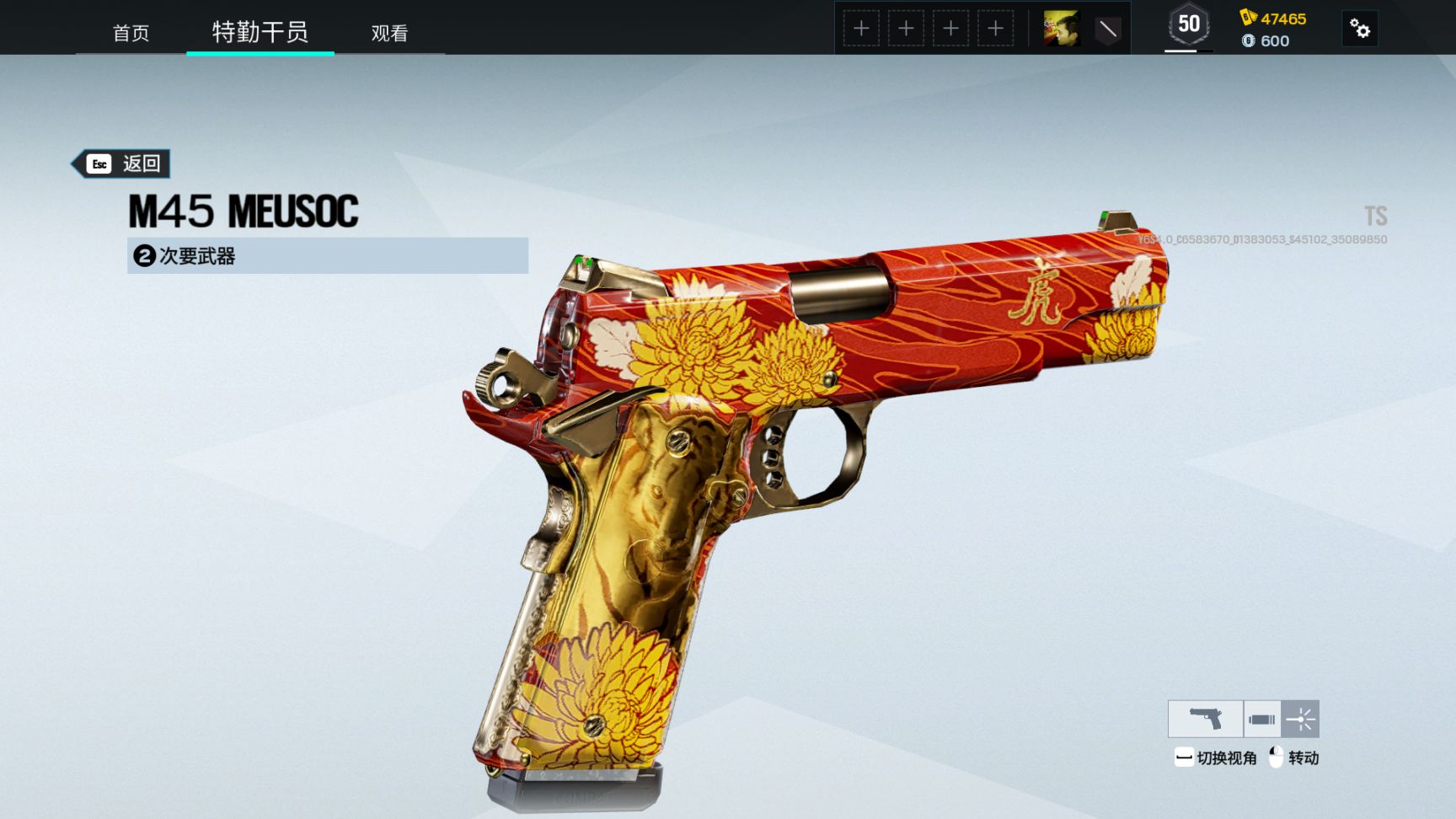Screen dimensions: 1456x819
Task: Open the renown and credits currency display
Action: [1274, 29]
